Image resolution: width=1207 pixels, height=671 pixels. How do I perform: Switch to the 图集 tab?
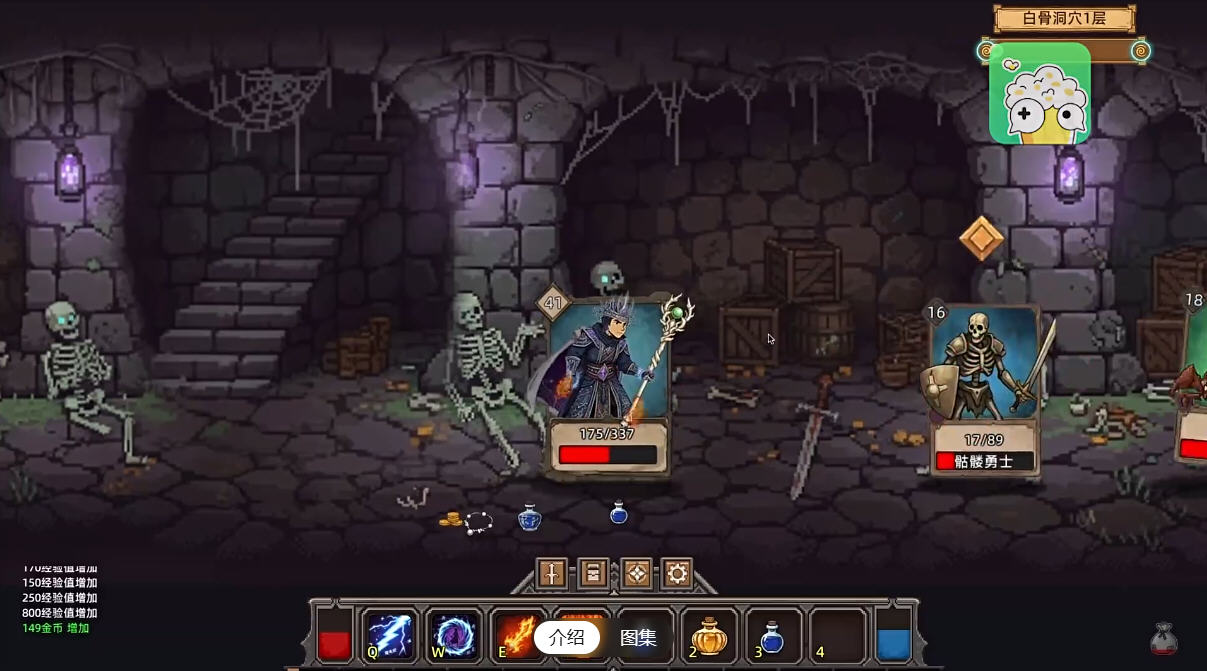[638, 637]
